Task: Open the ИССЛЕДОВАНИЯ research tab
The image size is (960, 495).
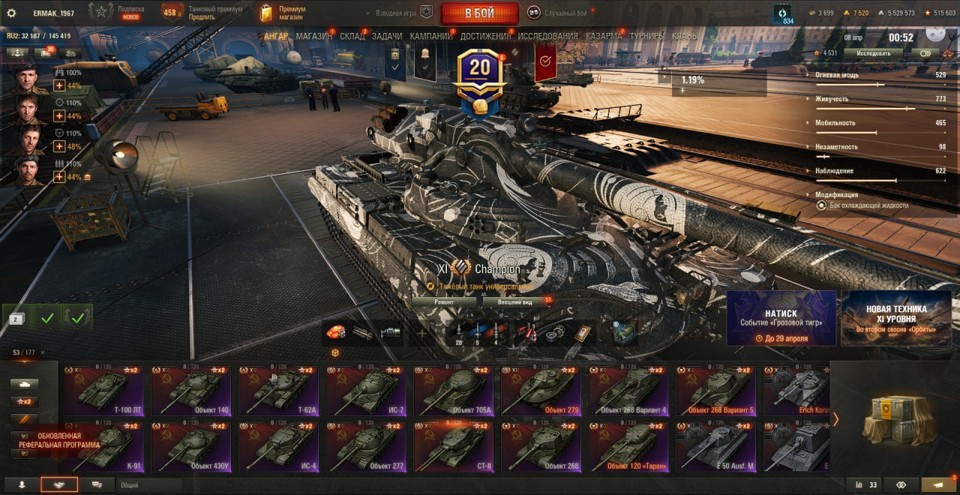Action: pos(548,36)
